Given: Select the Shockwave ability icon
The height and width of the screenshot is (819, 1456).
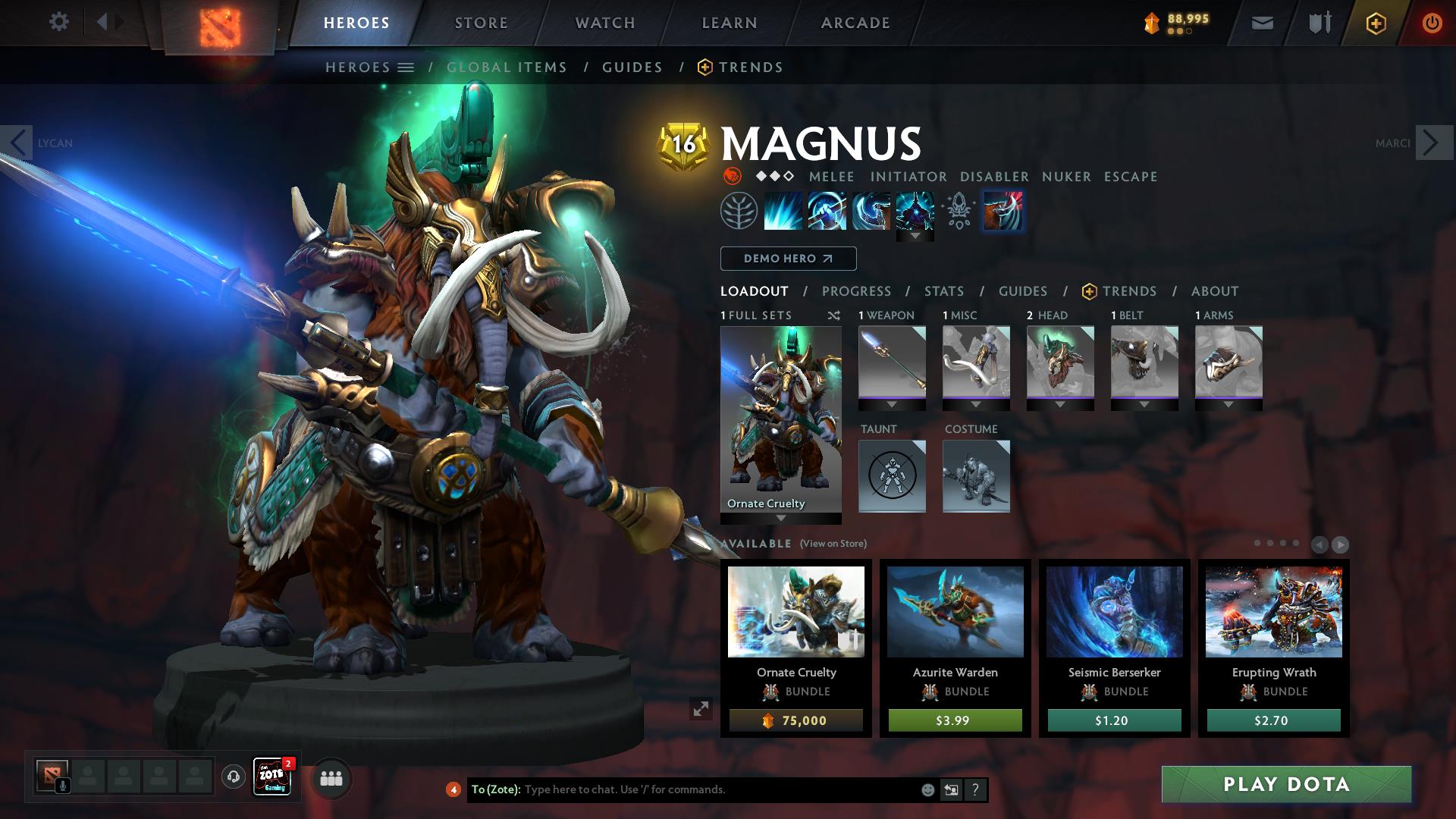Looking at the screenshot, I should point(783,212).
